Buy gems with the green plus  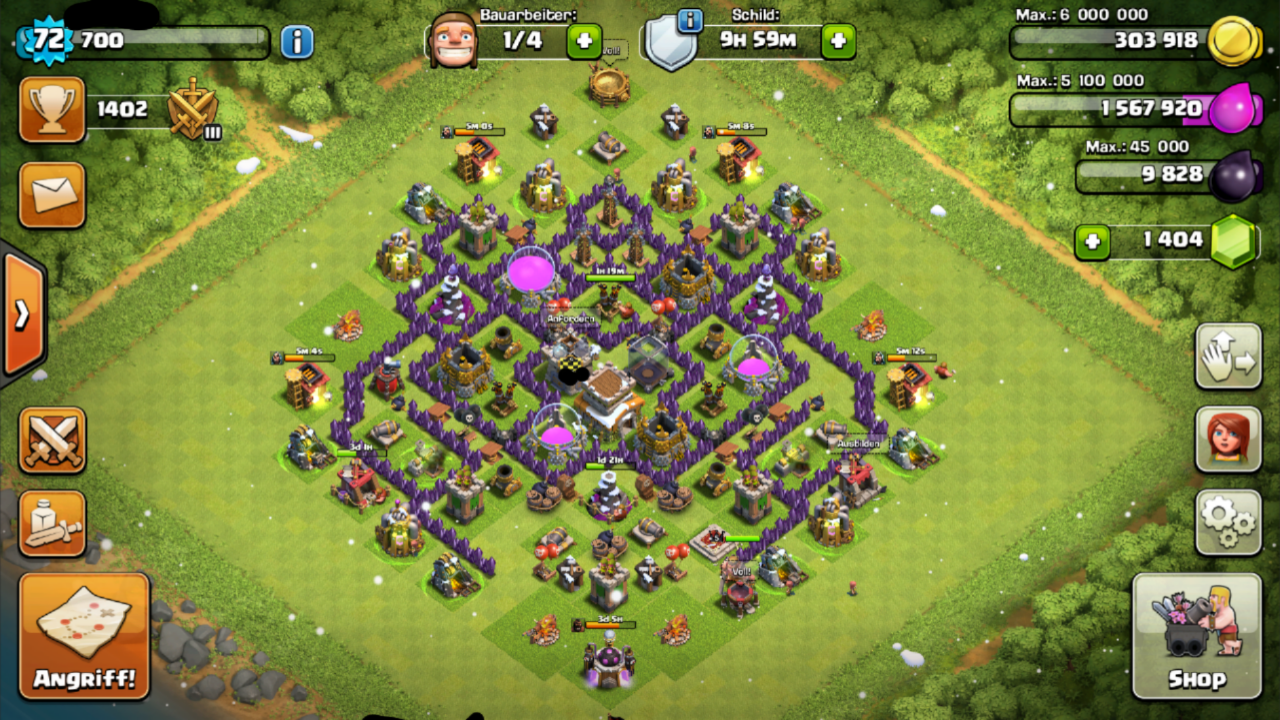pos(1093,242)
